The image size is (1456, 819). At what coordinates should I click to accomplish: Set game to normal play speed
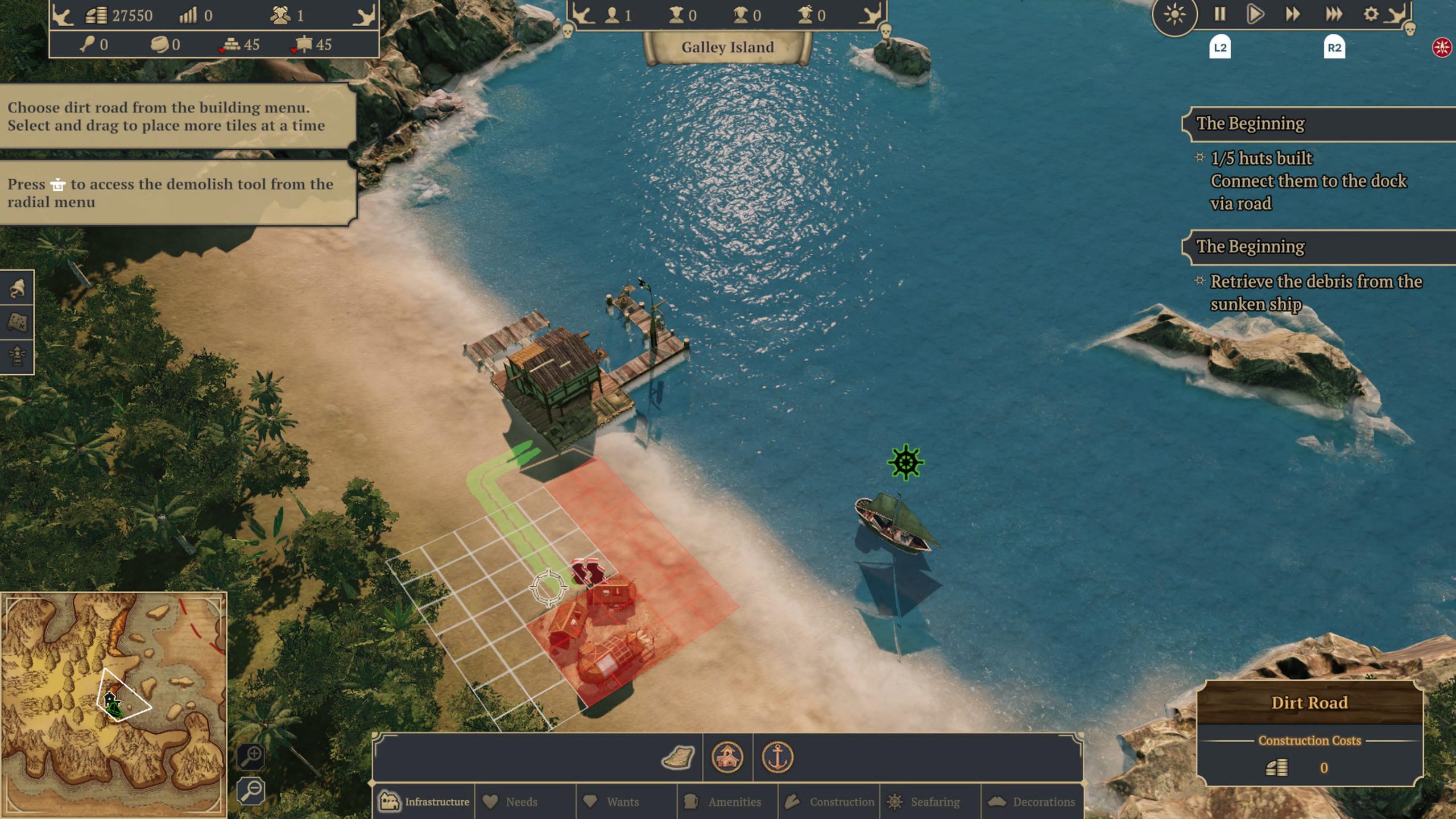1255,14
